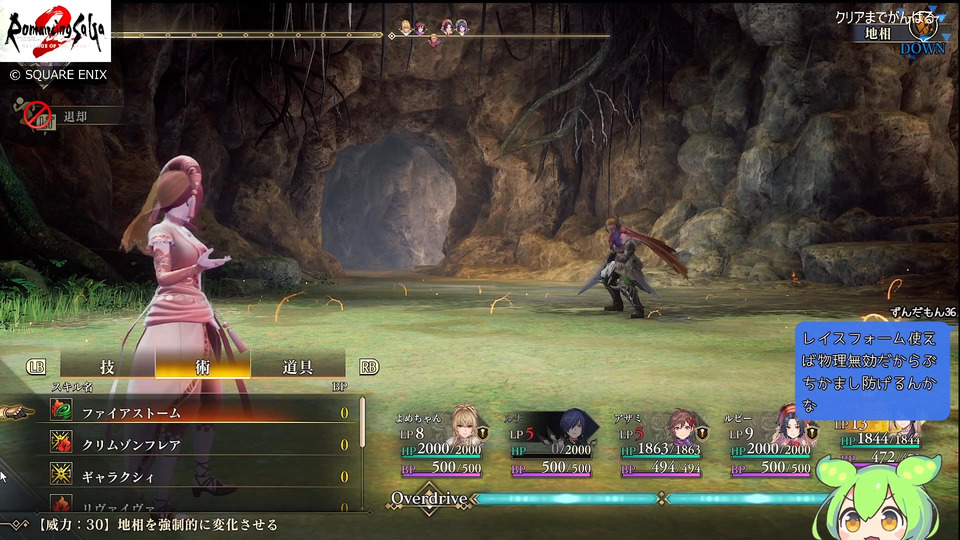Image resolution: width=960 pixels, height=540 pixels.
Task: Click the Overdrive gauge label
Action: click(x=429, y=498)
